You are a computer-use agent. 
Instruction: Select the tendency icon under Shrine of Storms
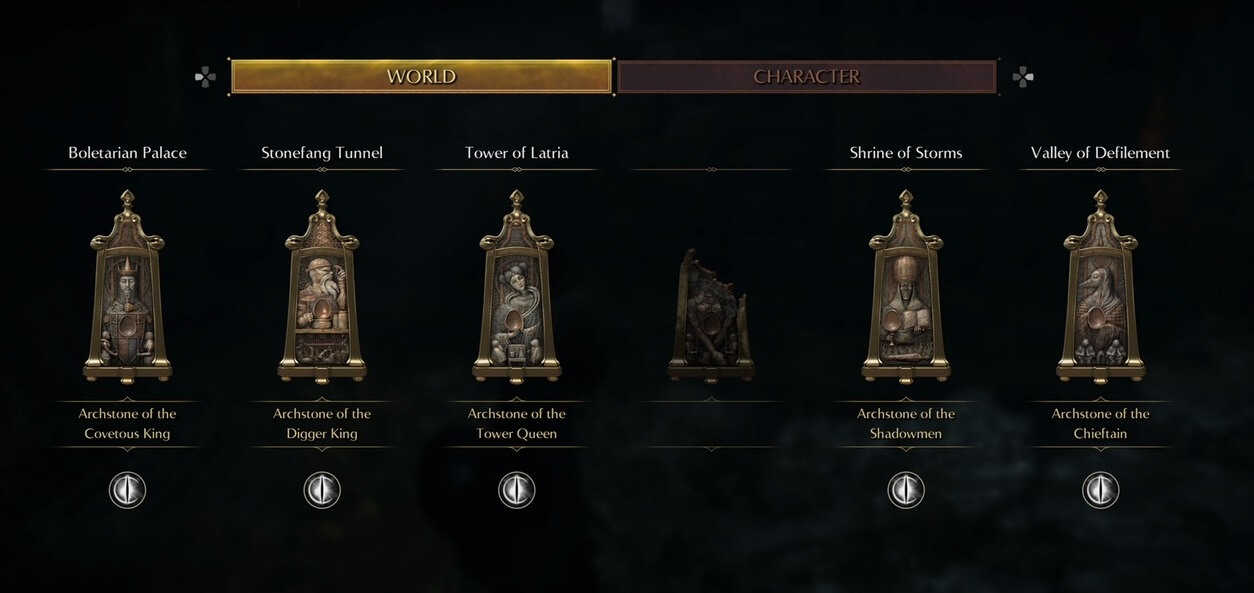click(906, 490)
